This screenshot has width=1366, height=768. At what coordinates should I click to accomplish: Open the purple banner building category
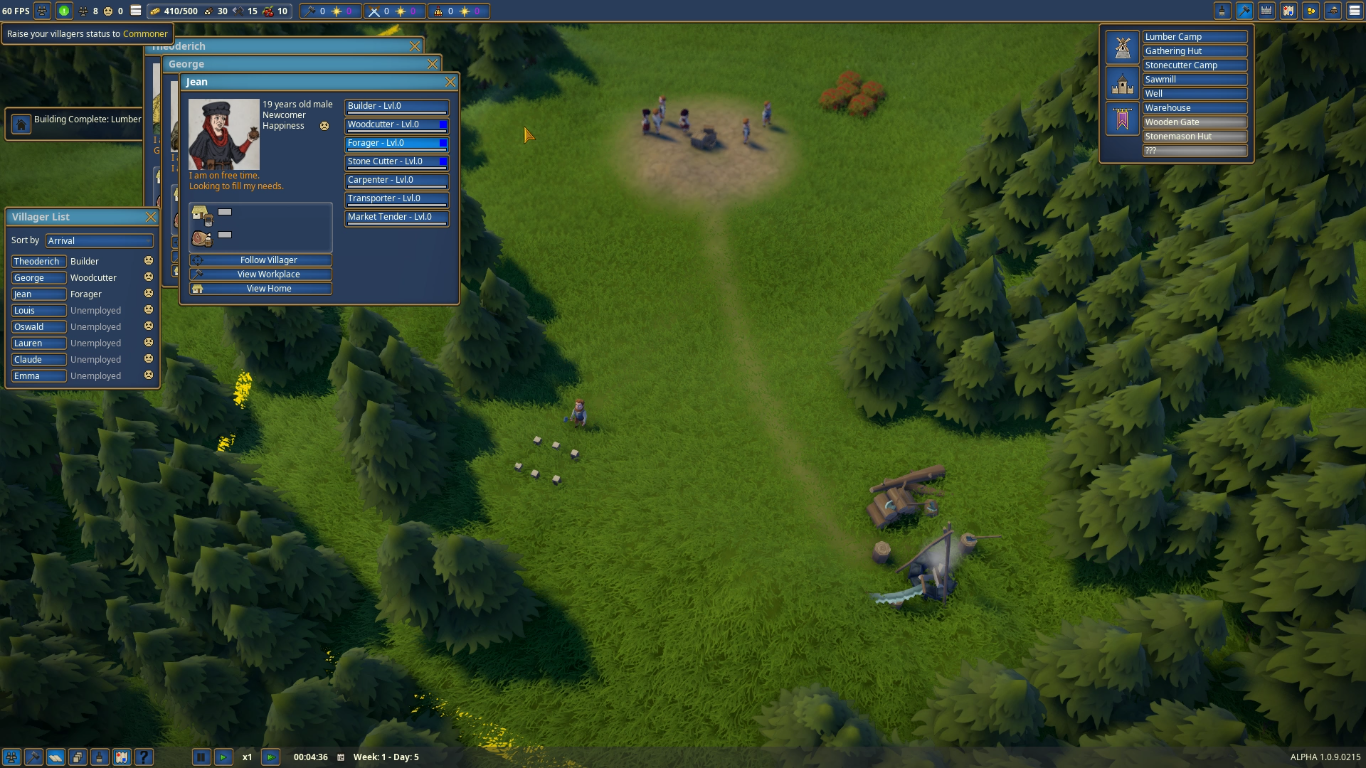click(1122, 119)
